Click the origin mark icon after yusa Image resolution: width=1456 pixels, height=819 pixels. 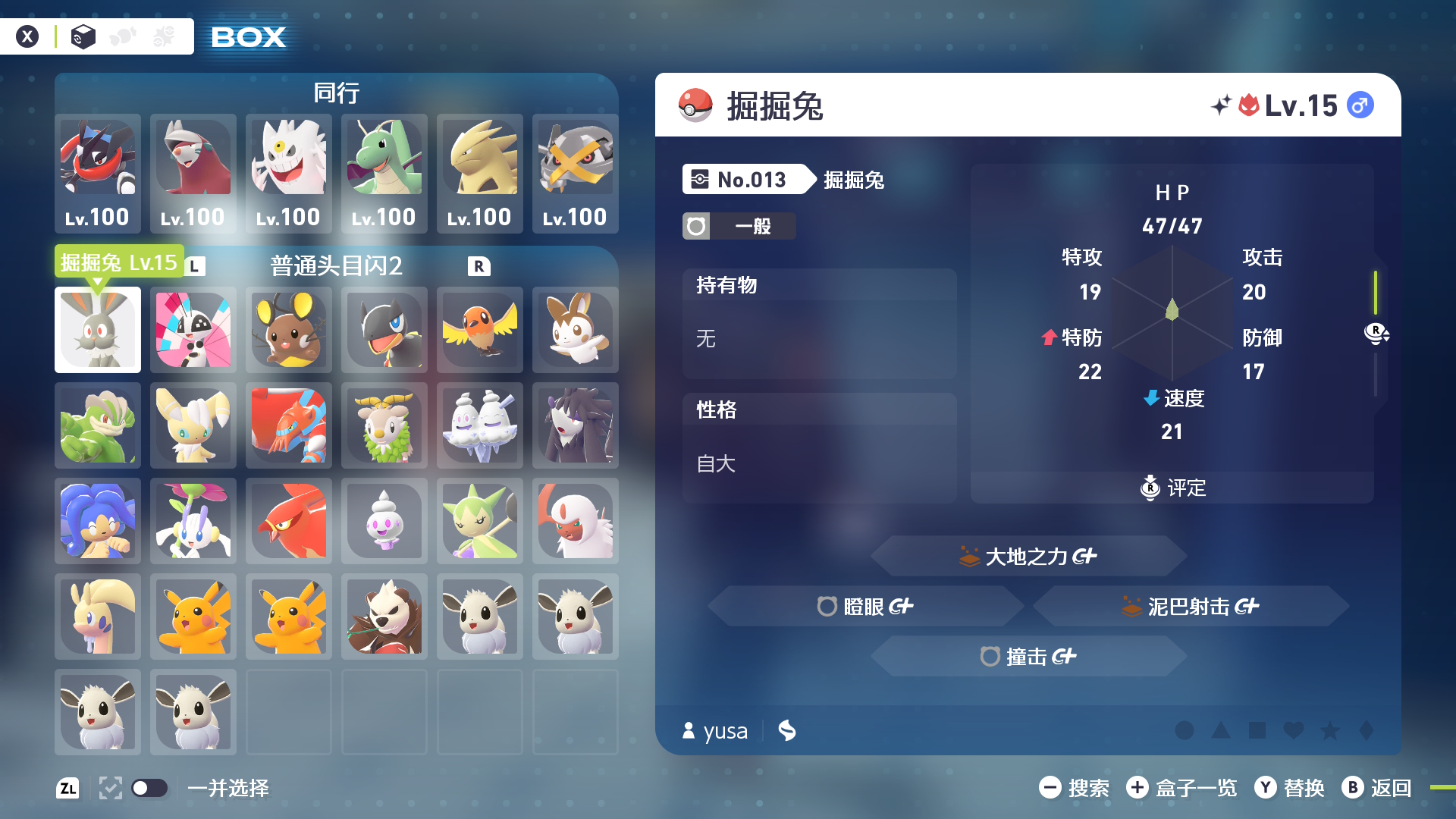787,730
